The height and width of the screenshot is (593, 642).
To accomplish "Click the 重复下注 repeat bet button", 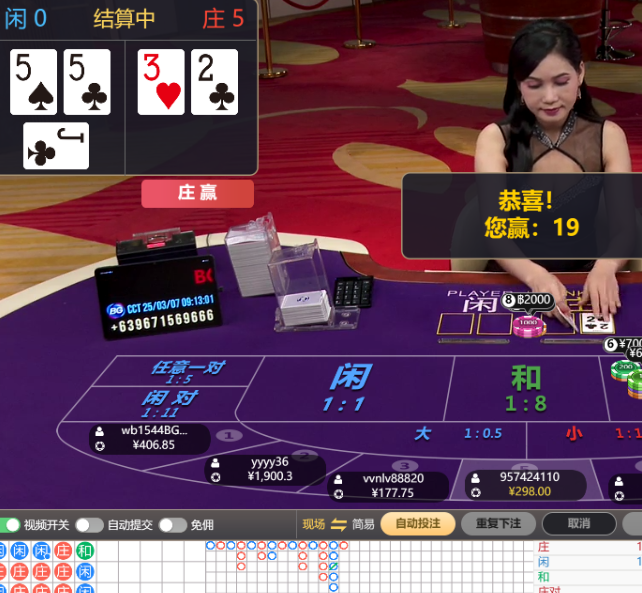I will pyautogui.click(x=498, y=523).
